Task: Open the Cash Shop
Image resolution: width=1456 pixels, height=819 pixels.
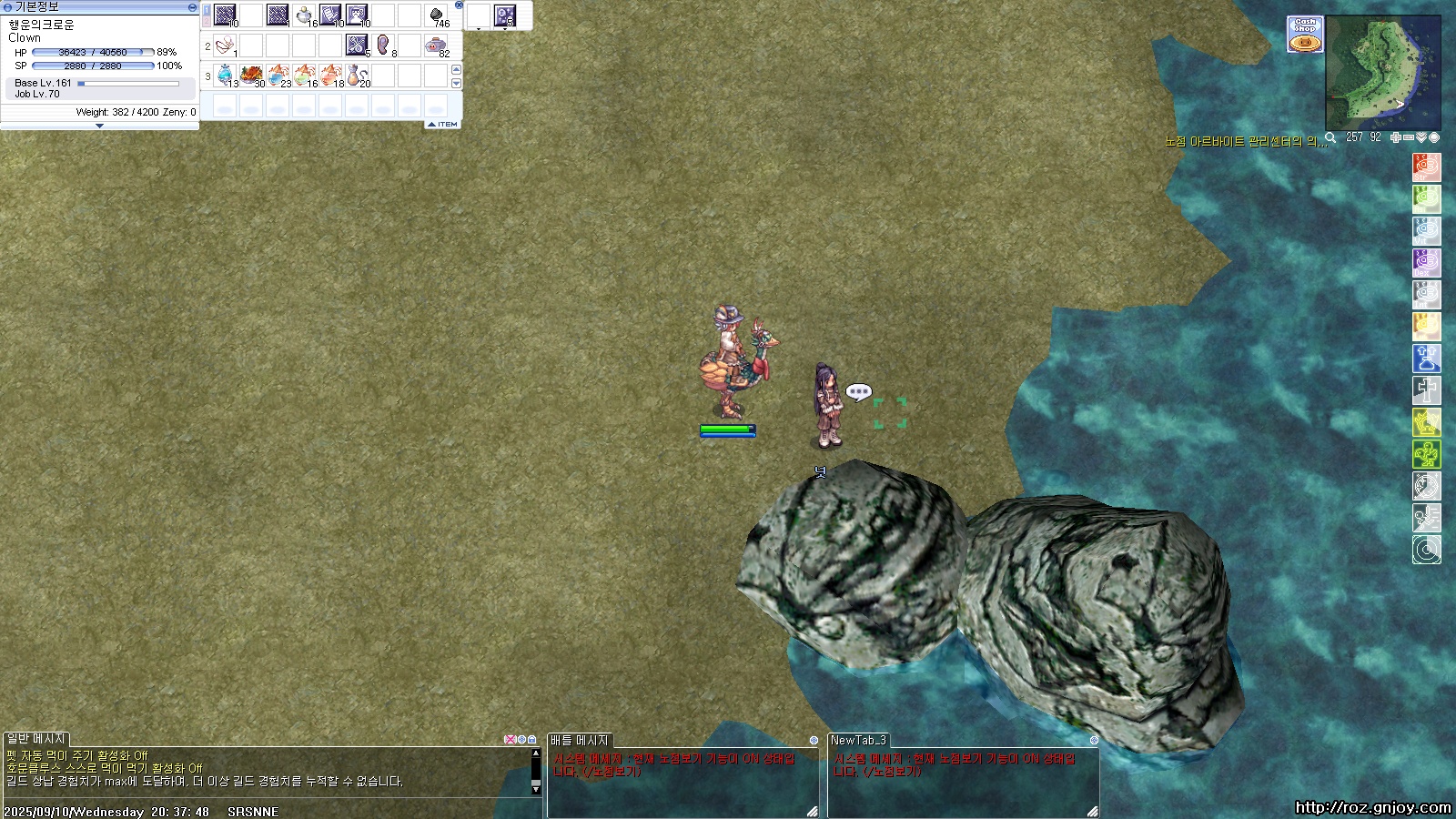Action: pyautogui.click(x=1305, y=35)
